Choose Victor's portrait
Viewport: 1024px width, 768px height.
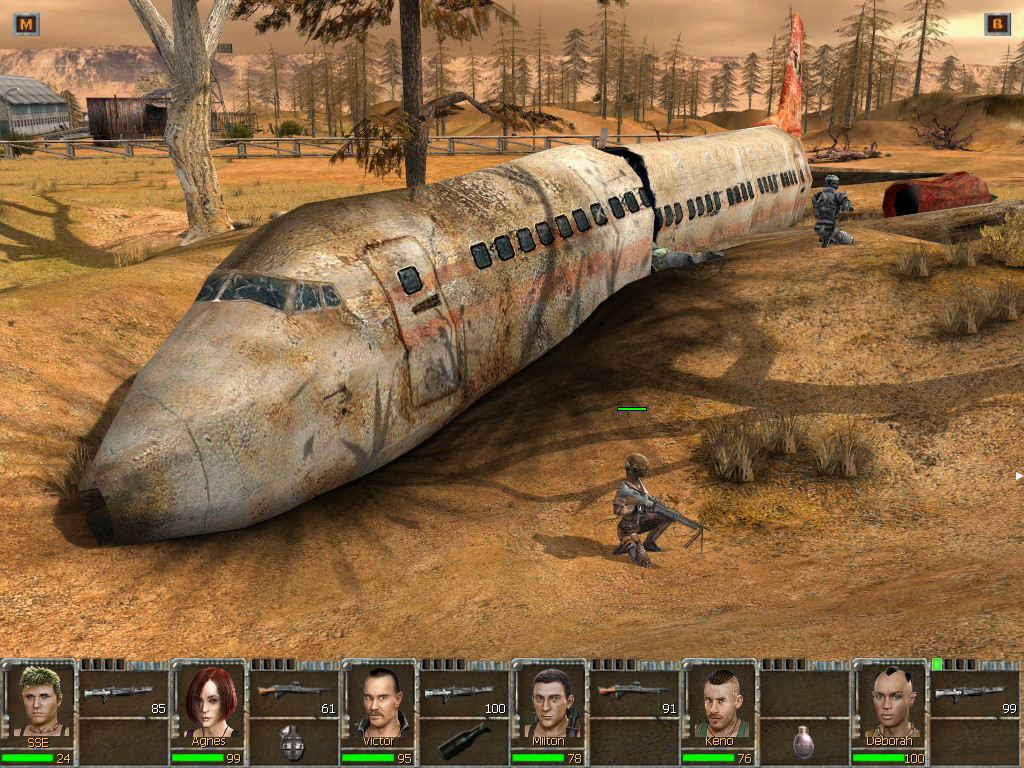click(380, 699)
